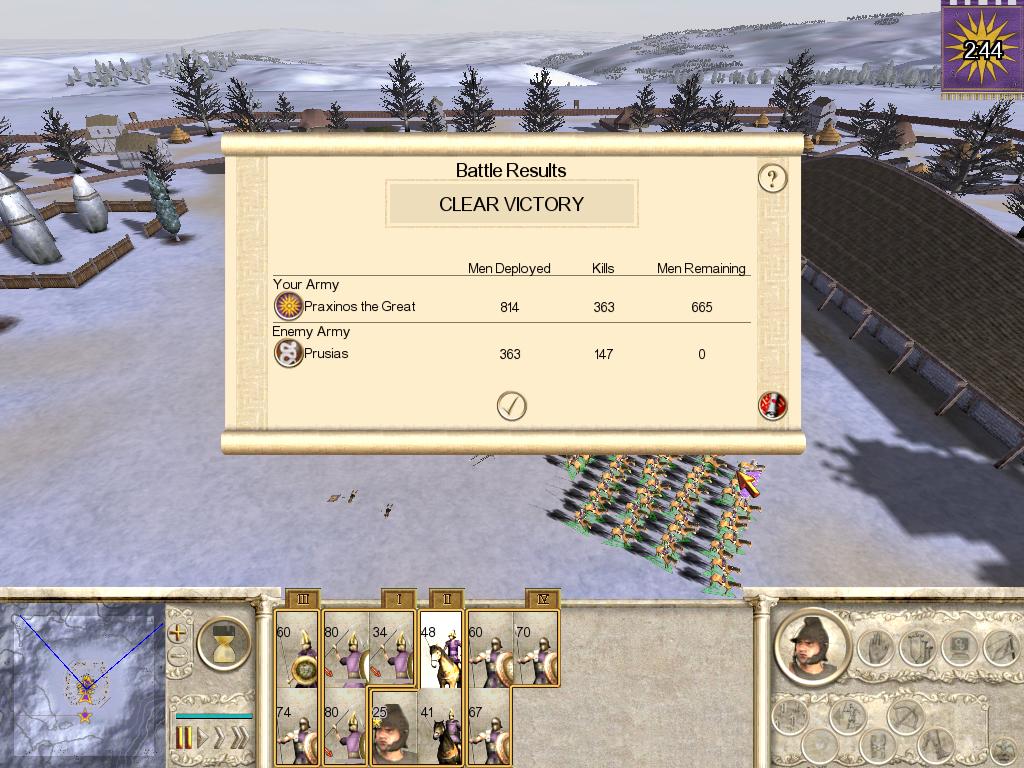
Task: Open help with the question mark button
Action: pos(772,179)
